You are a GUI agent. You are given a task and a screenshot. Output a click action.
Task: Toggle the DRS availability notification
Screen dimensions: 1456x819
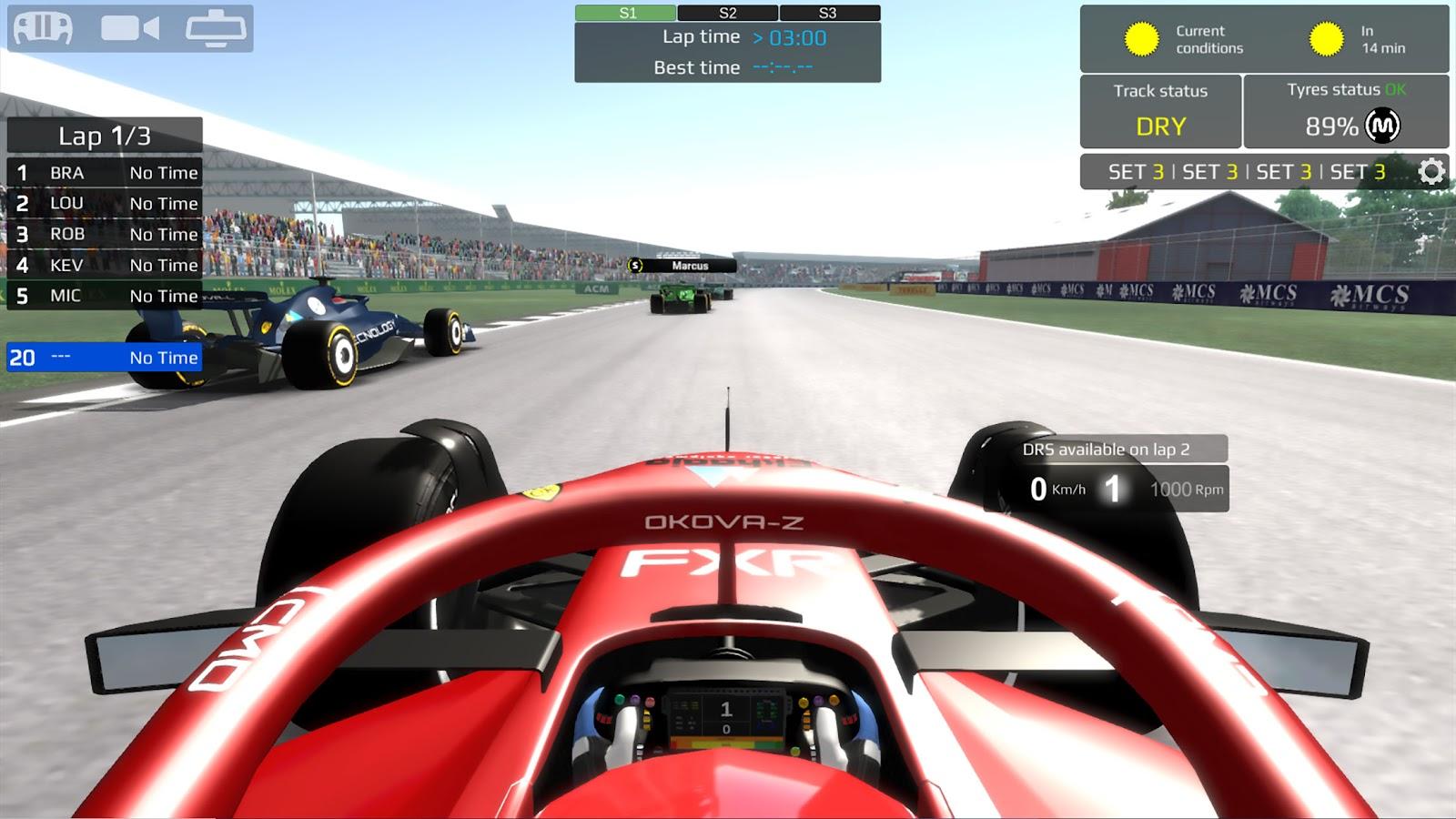(x=1117, y=448)
